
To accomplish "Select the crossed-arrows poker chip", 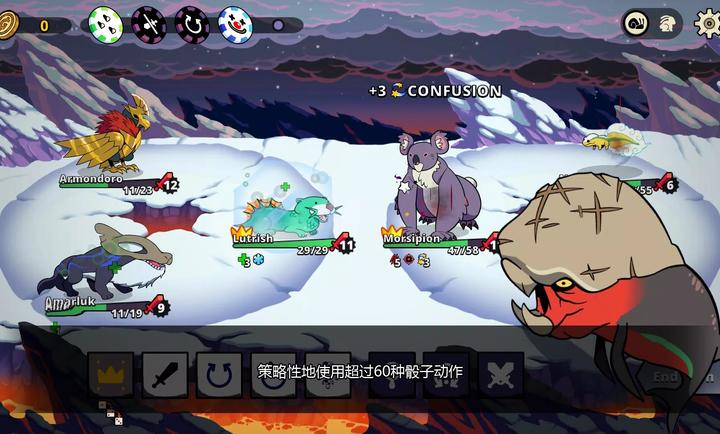I will (149, 22).
